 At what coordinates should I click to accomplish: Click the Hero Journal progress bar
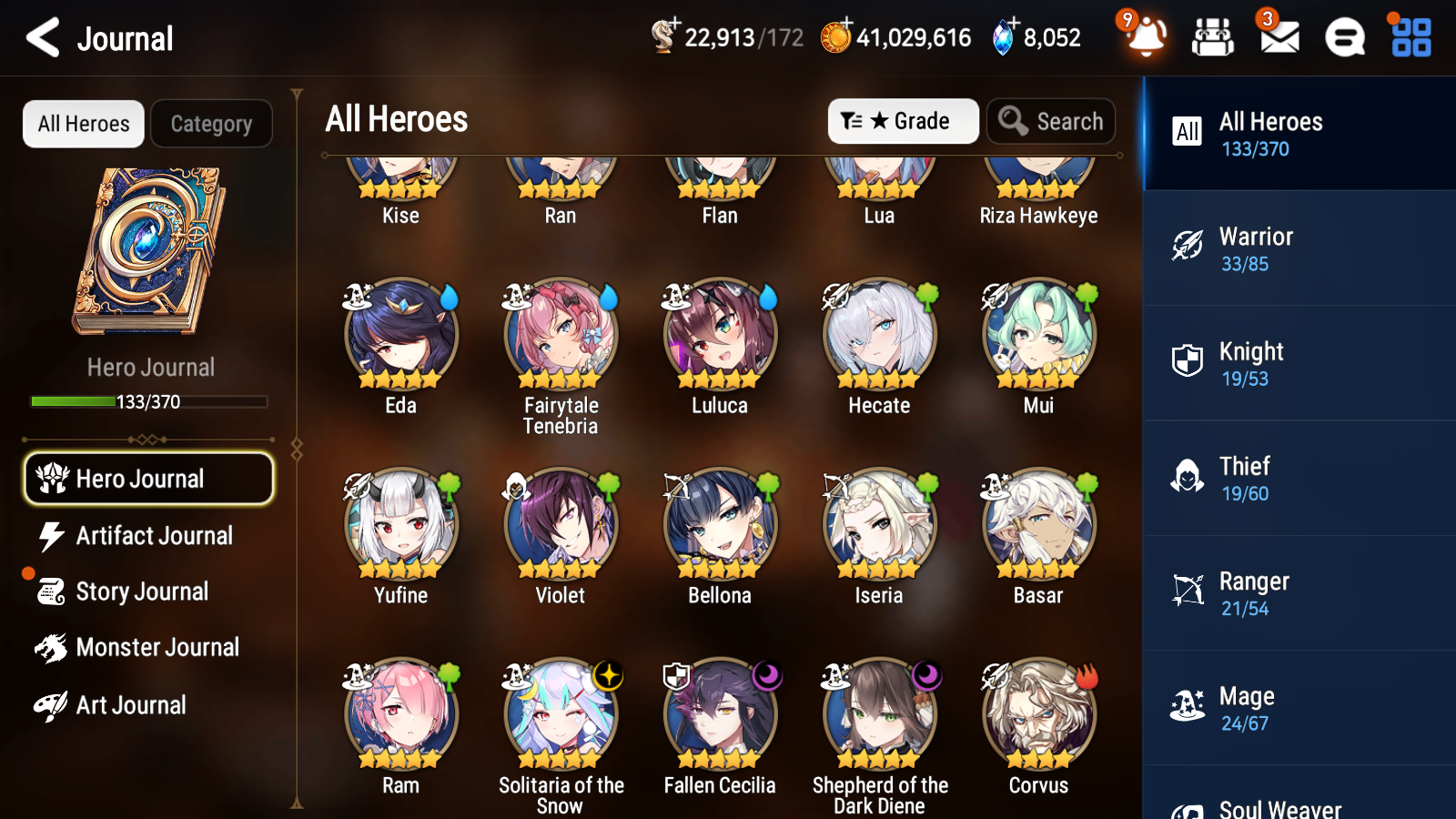click(x=149, y=401)
